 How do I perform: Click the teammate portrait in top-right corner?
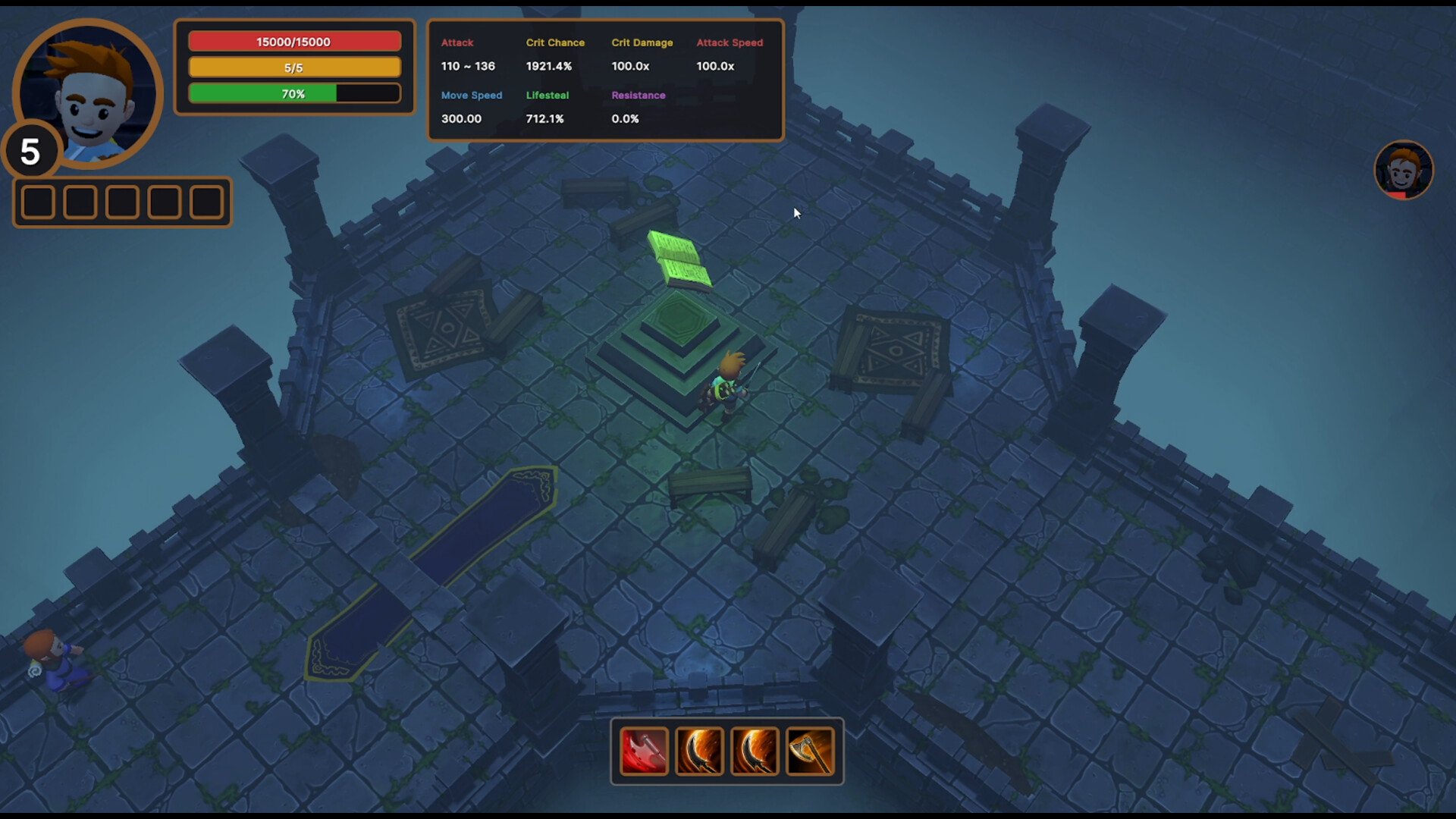tap(1403, 170)
